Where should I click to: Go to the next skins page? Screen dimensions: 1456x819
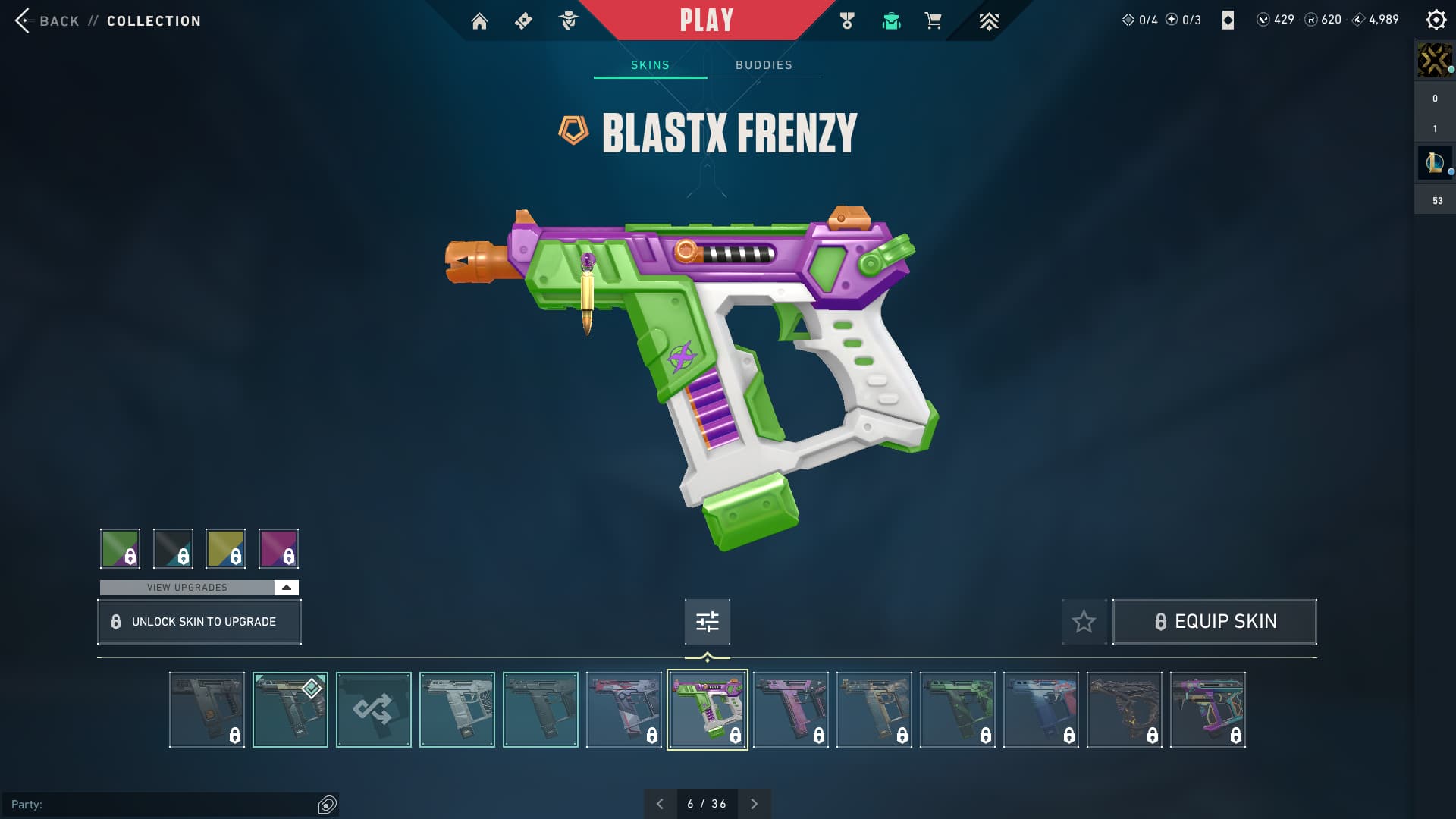point(754,804)
